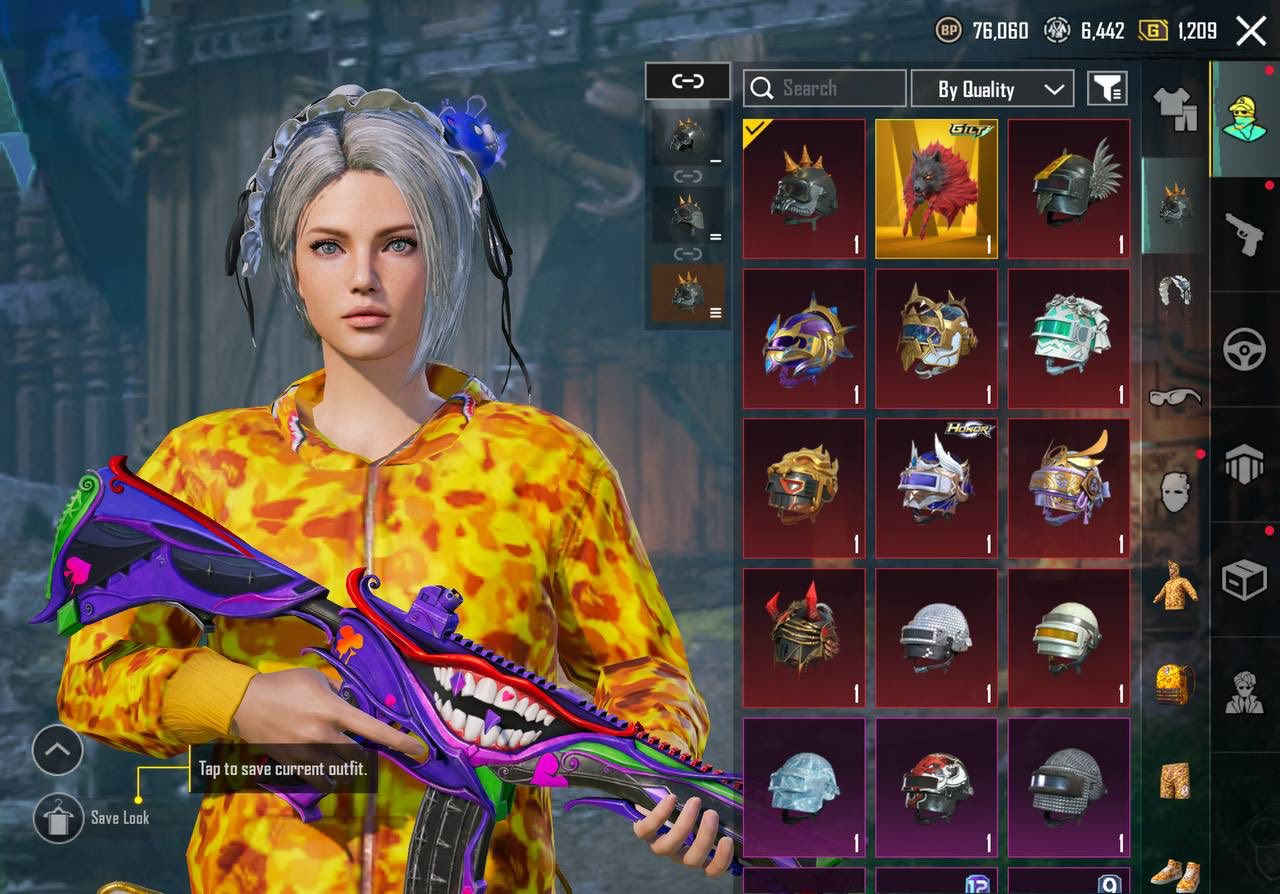Tap the Save Look hanger button

pos(58,818)
